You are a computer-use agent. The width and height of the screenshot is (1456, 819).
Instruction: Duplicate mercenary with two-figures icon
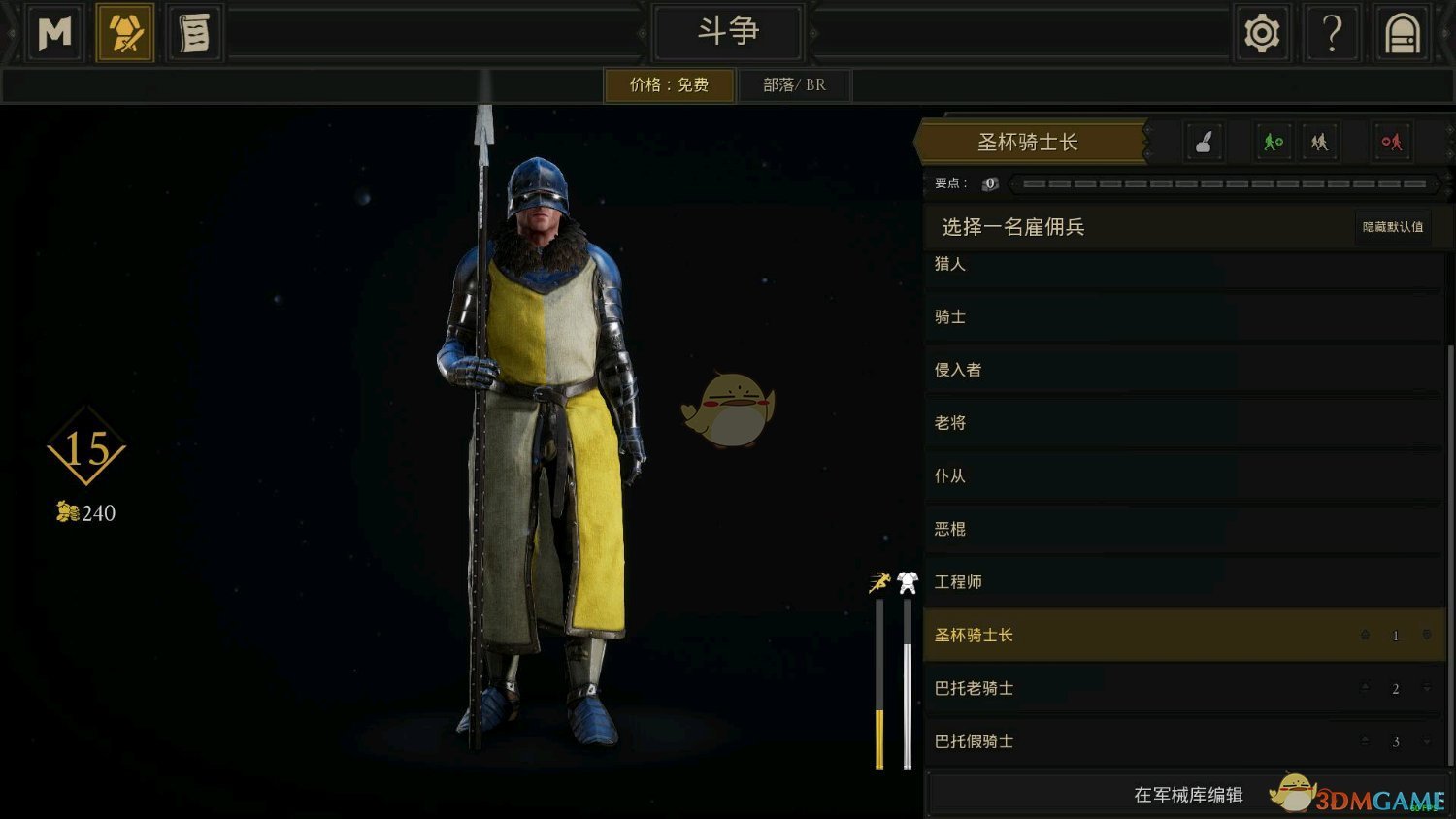click(x=1319, y=142)
